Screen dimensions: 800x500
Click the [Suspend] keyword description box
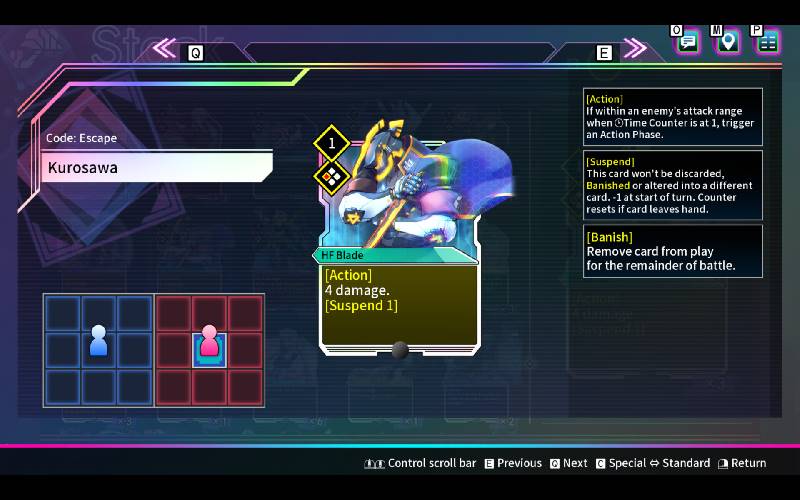pos(672,185)
